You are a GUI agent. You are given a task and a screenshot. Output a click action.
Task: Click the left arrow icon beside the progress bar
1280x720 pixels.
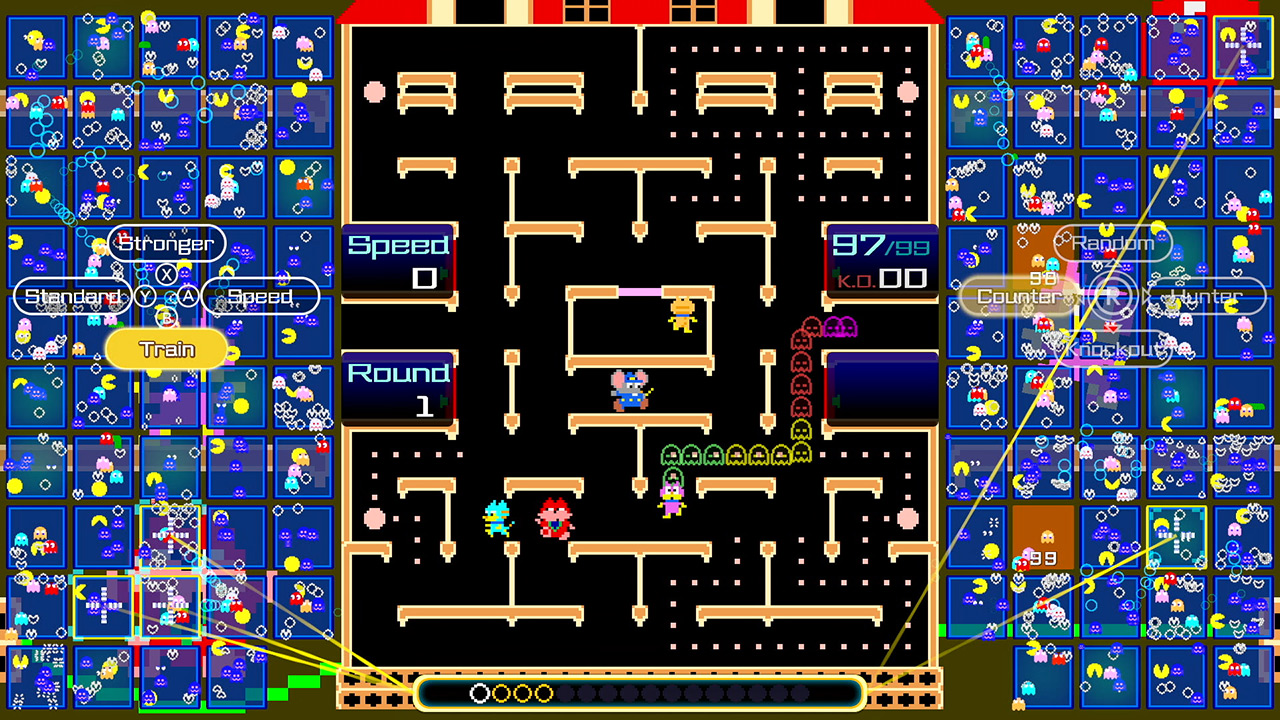pyautogui.click(x=377, y=690)
